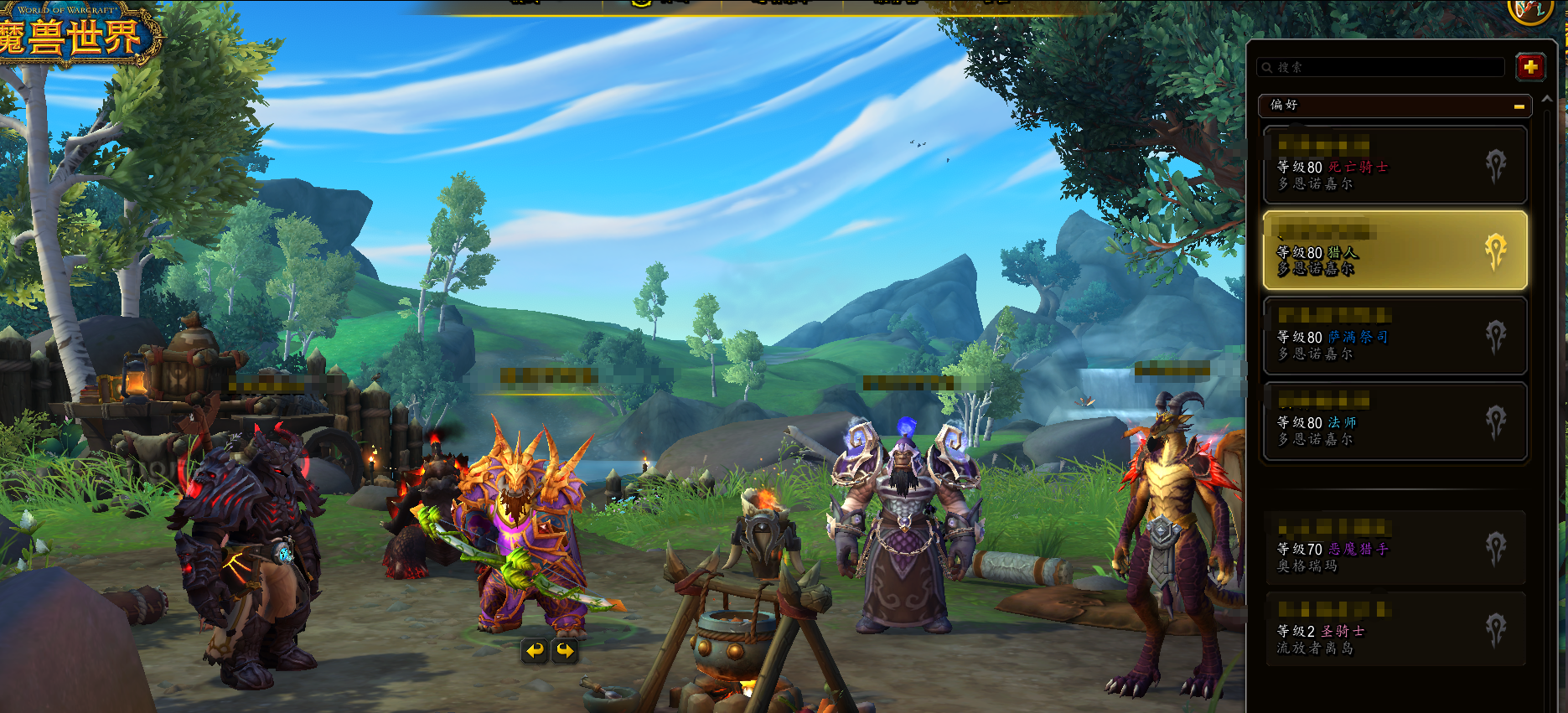Select the level 80 死亡骑士 character

pos(1395,166)
